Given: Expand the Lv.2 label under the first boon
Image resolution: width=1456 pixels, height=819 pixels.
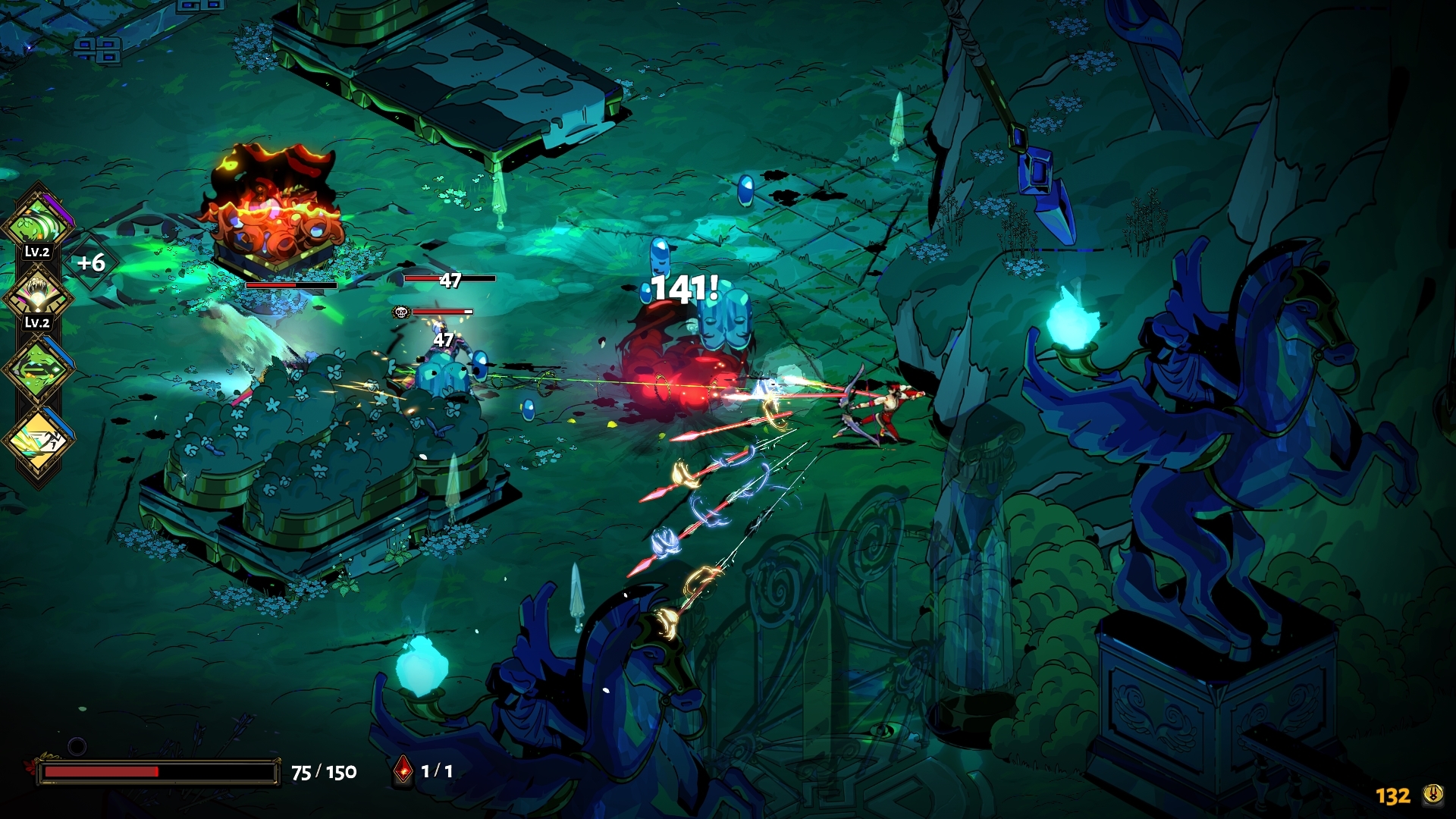Looking at the screenshot, I should click(36, 250).
